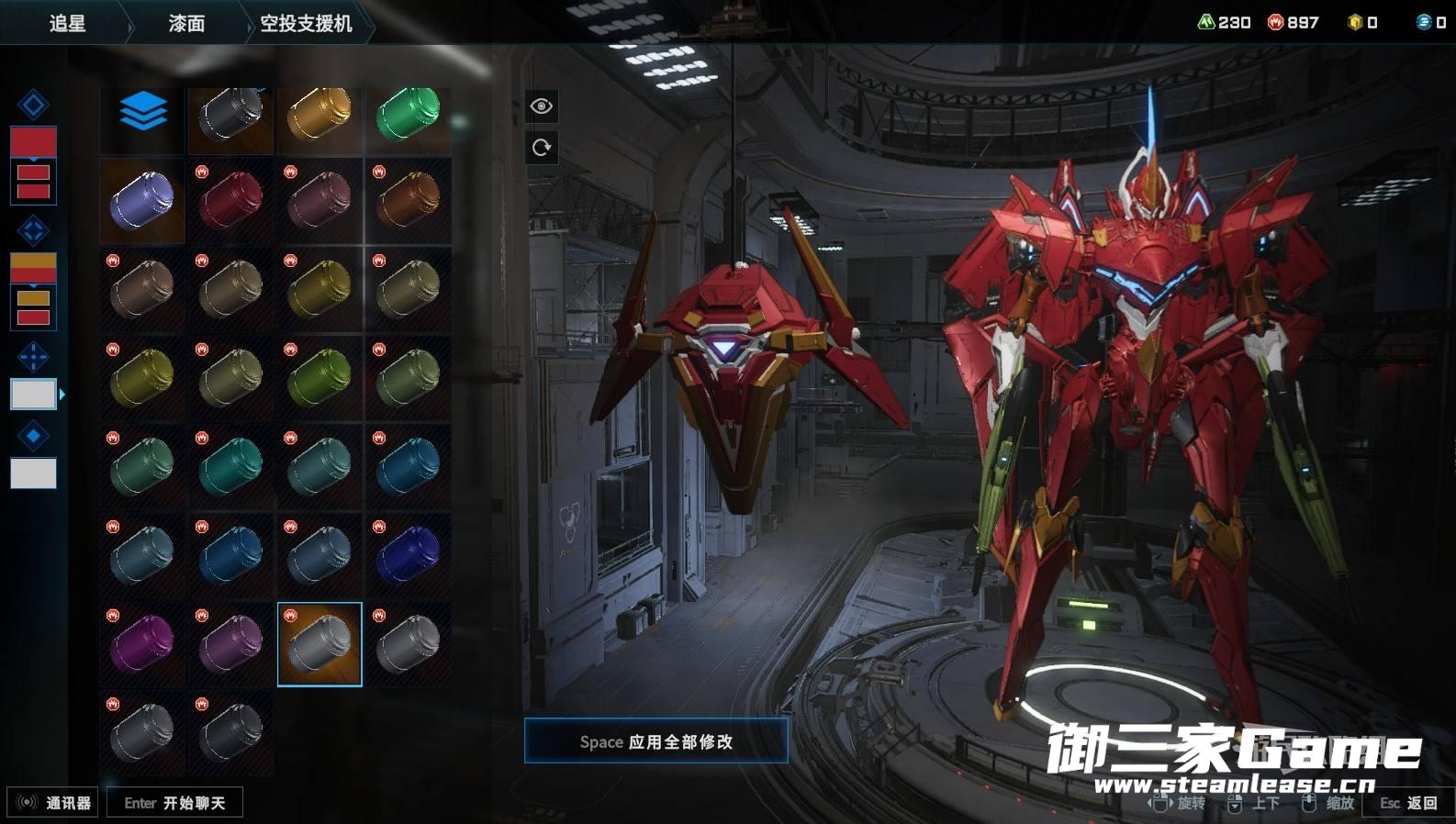This screenshot has height=824, width=1456.
Task: Pick the deep indigo blue paint can
Action: (408, 555)
